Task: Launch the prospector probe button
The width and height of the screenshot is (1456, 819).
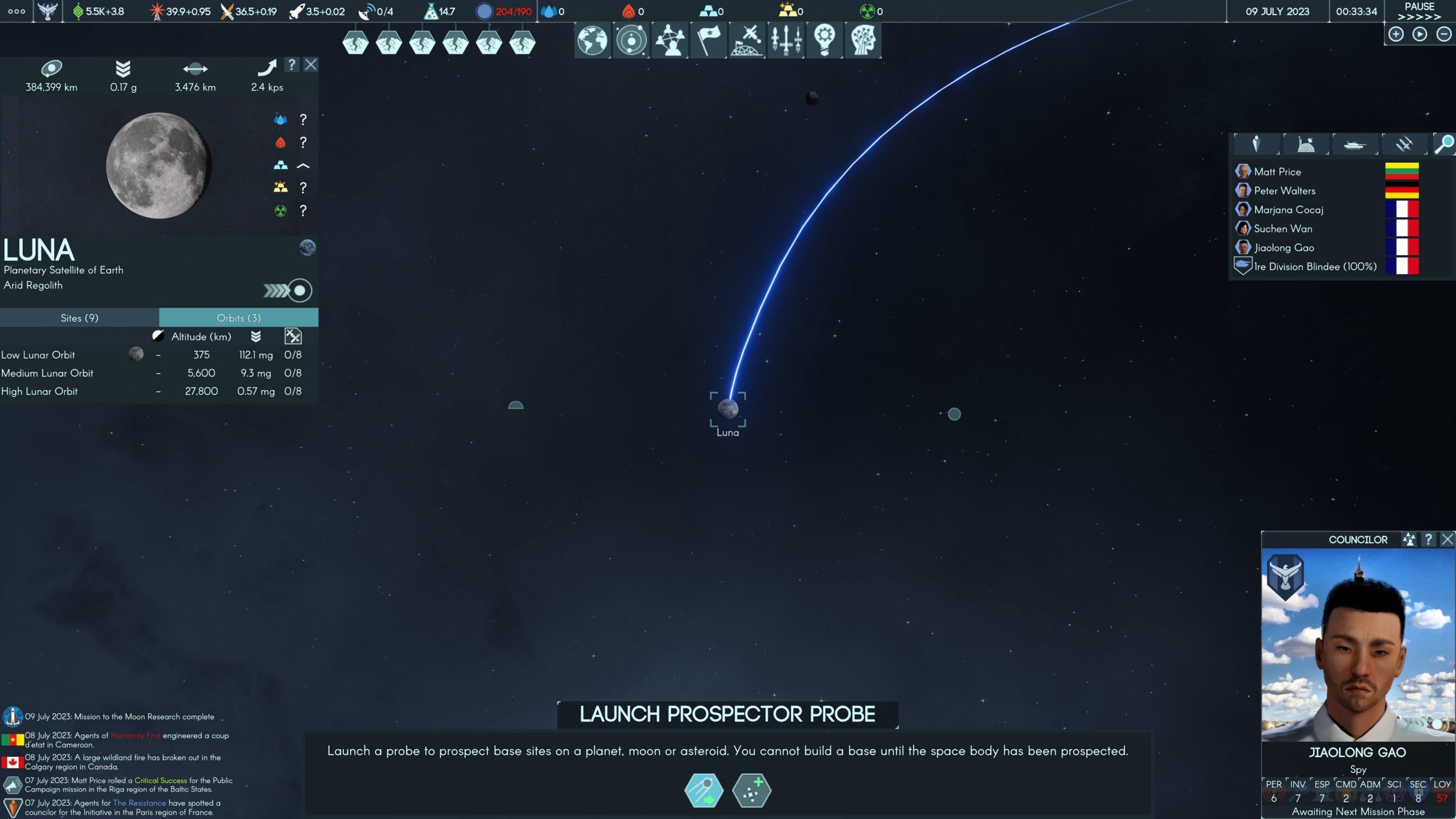Action: click(704, 791)
